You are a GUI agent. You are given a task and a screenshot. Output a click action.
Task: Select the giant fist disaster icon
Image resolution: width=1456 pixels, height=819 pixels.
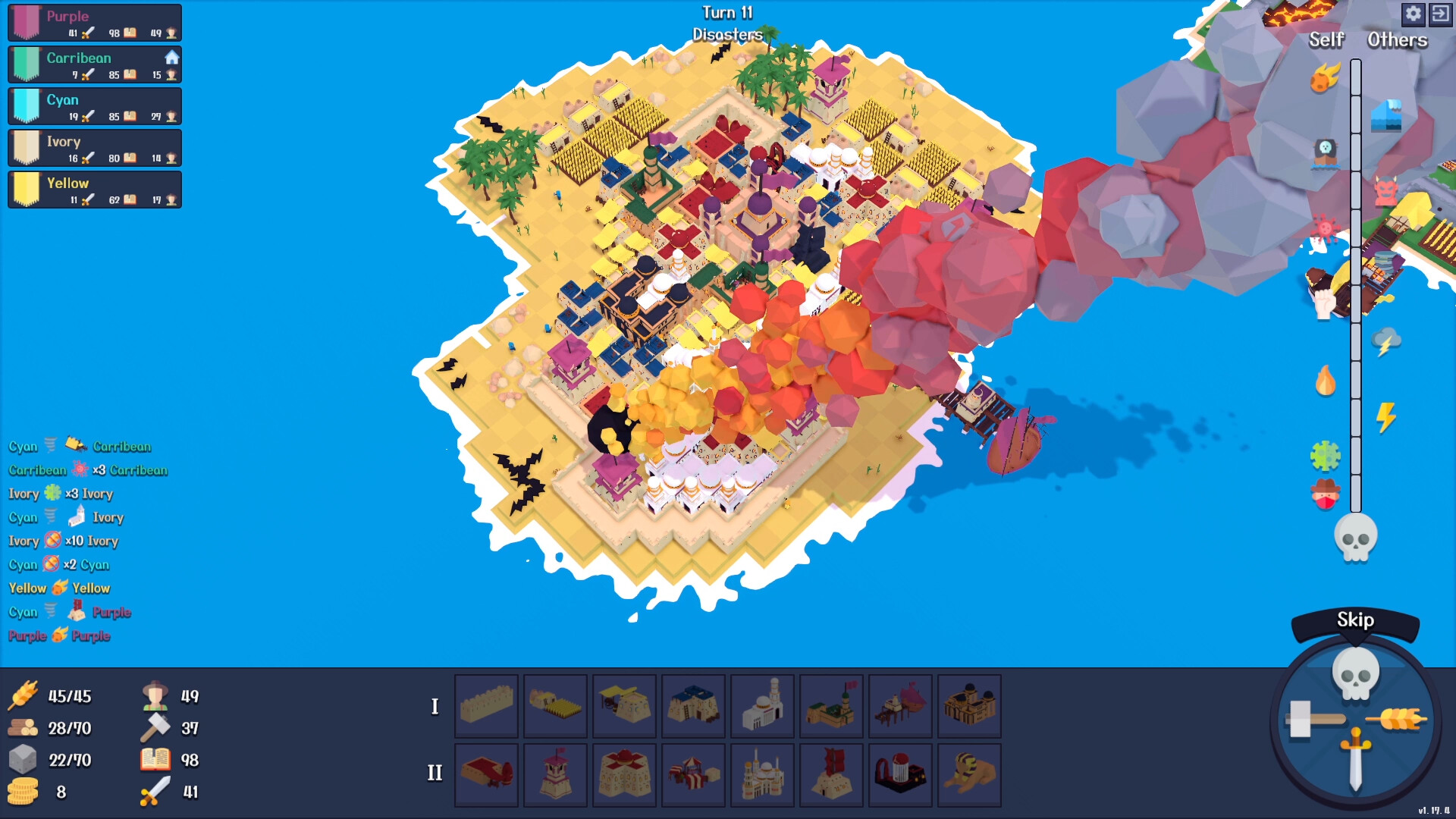pyautogui.click(x=1324, y=302)
